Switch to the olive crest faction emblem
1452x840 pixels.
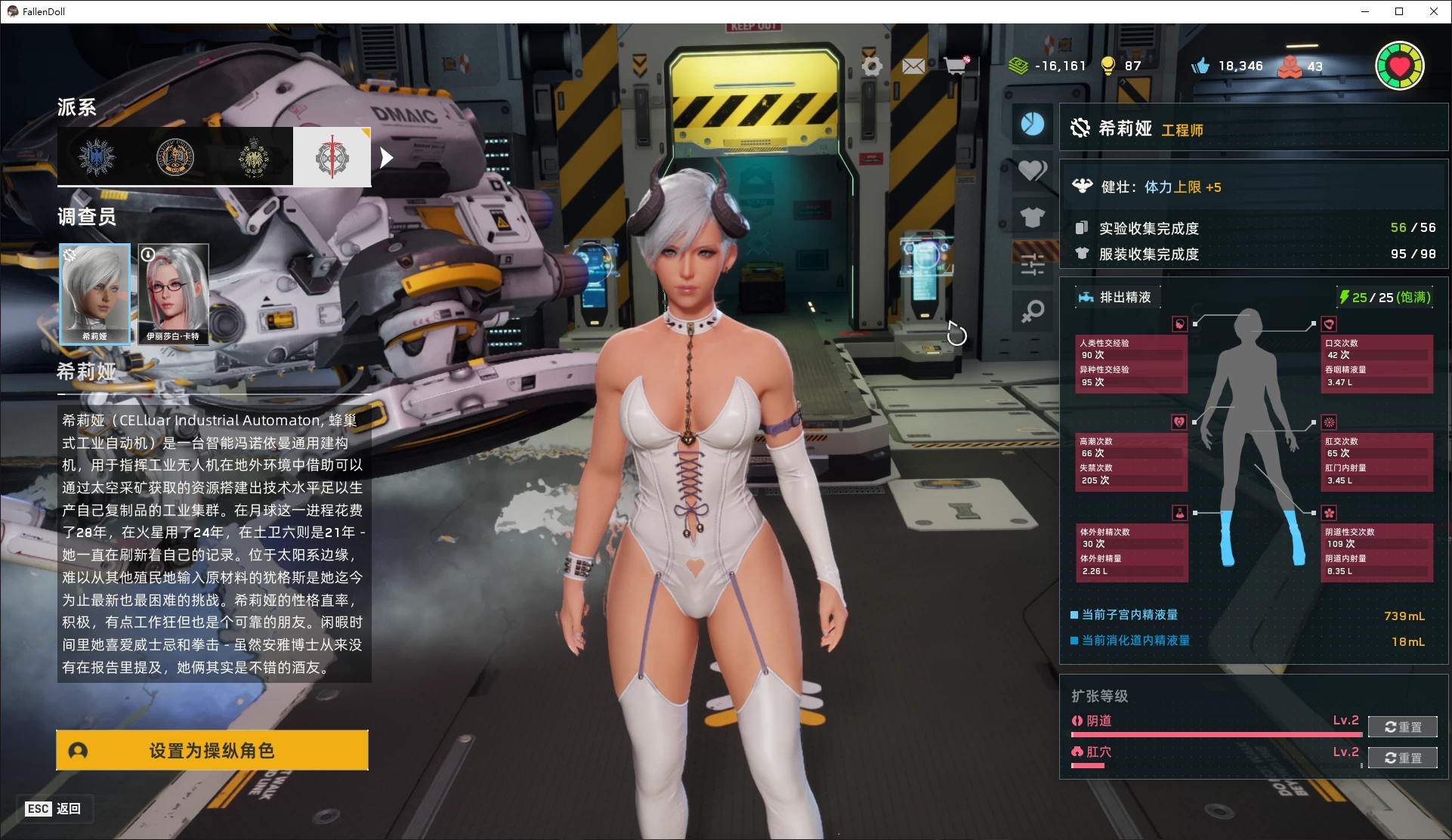pyautogui.click(x=254, y=157)
